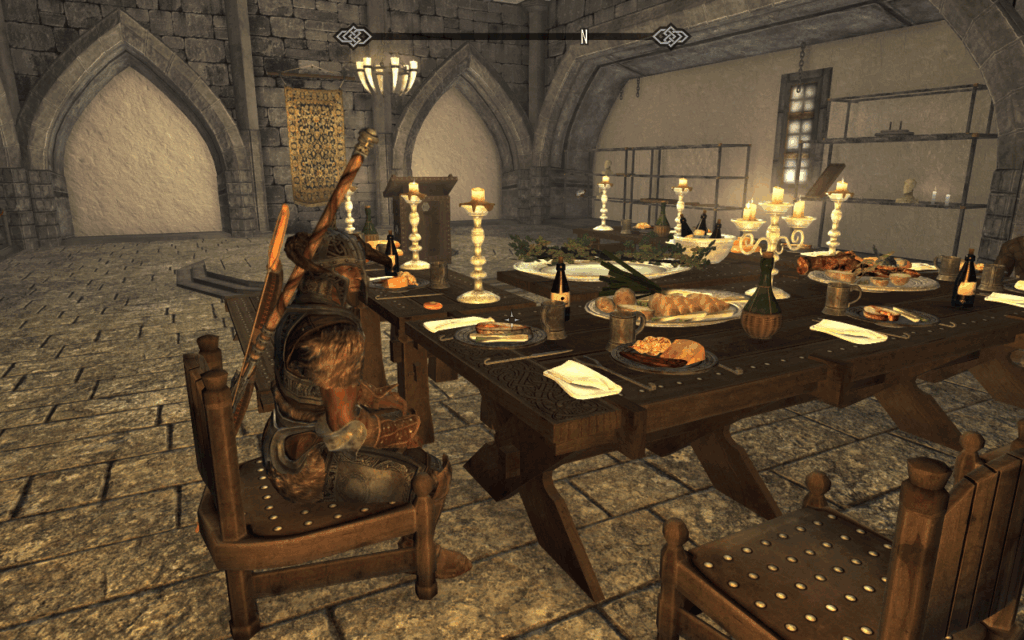Click the North marker on the compass bar
This screenshot has height=640, width=1024.
(584, 36)
